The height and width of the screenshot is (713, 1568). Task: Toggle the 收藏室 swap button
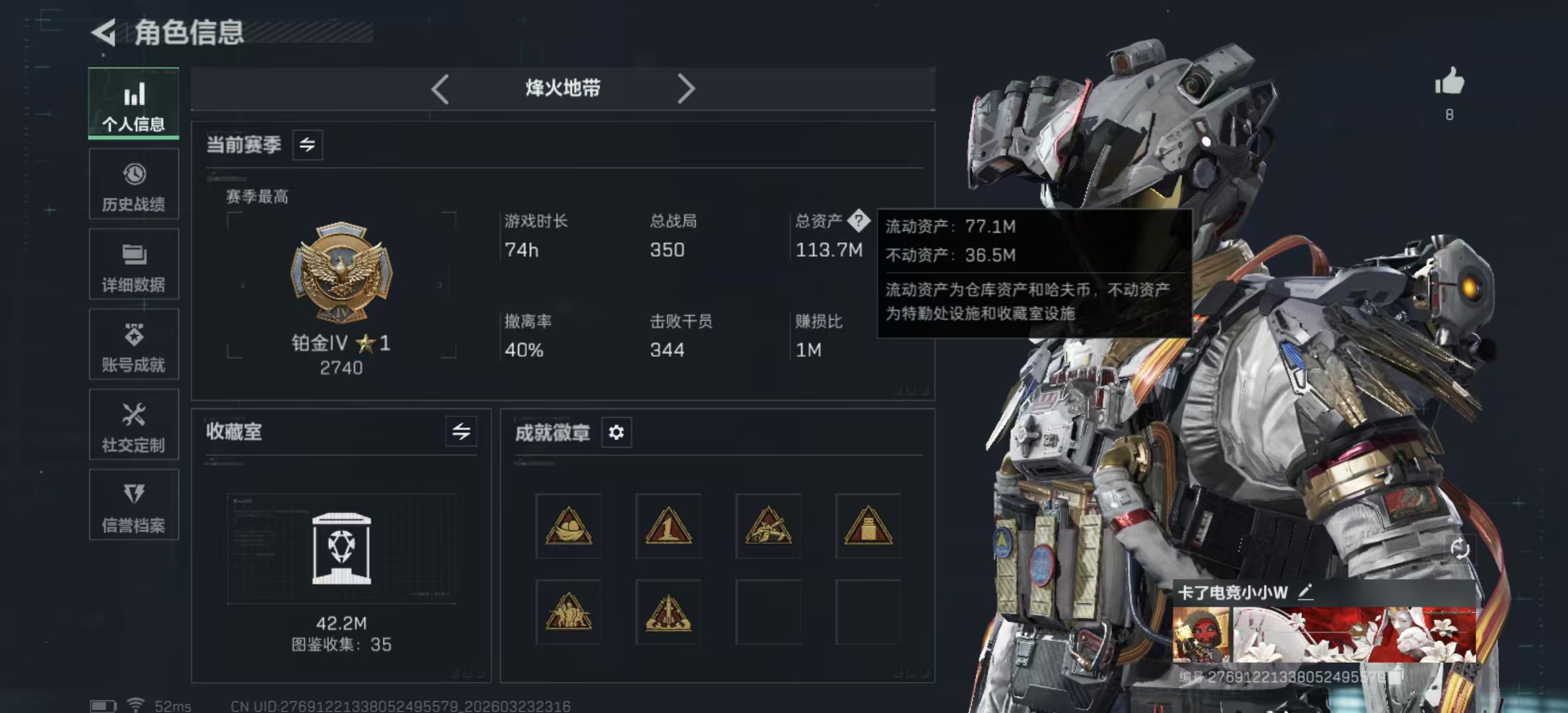coord(461,432)
